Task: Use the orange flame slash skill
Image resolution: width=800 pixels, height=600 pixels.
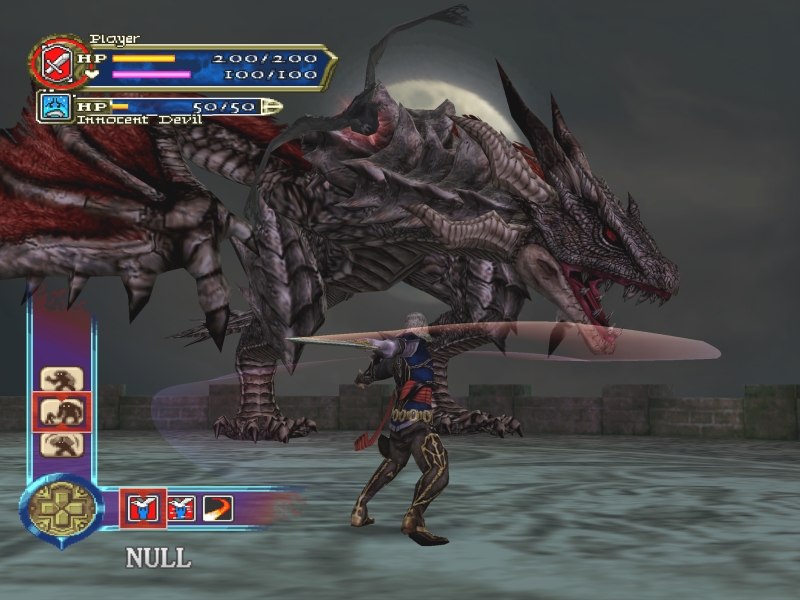Action: [x=217, y=508]
